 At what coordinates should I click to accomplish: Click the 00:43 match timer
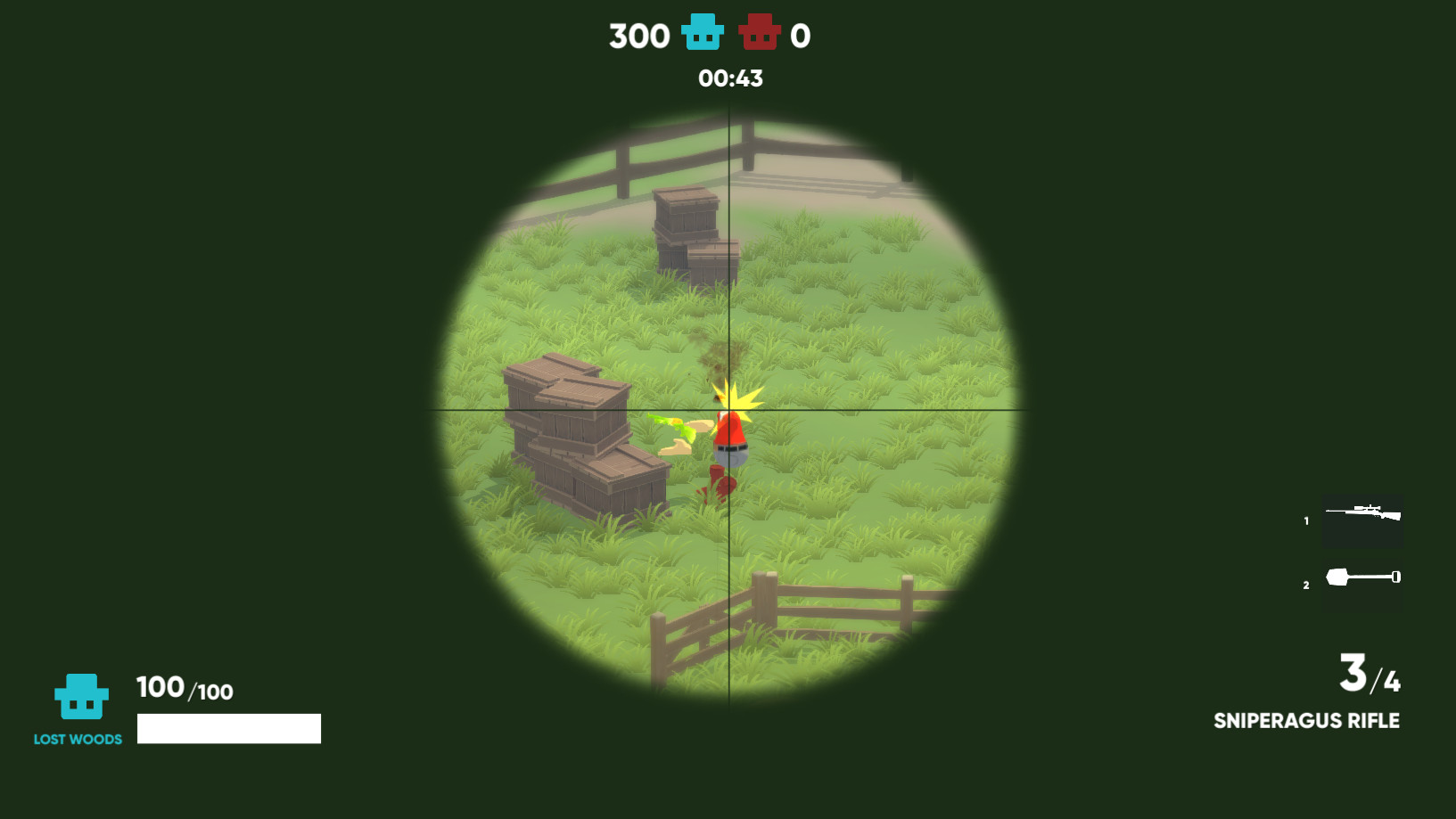[729, 78]
